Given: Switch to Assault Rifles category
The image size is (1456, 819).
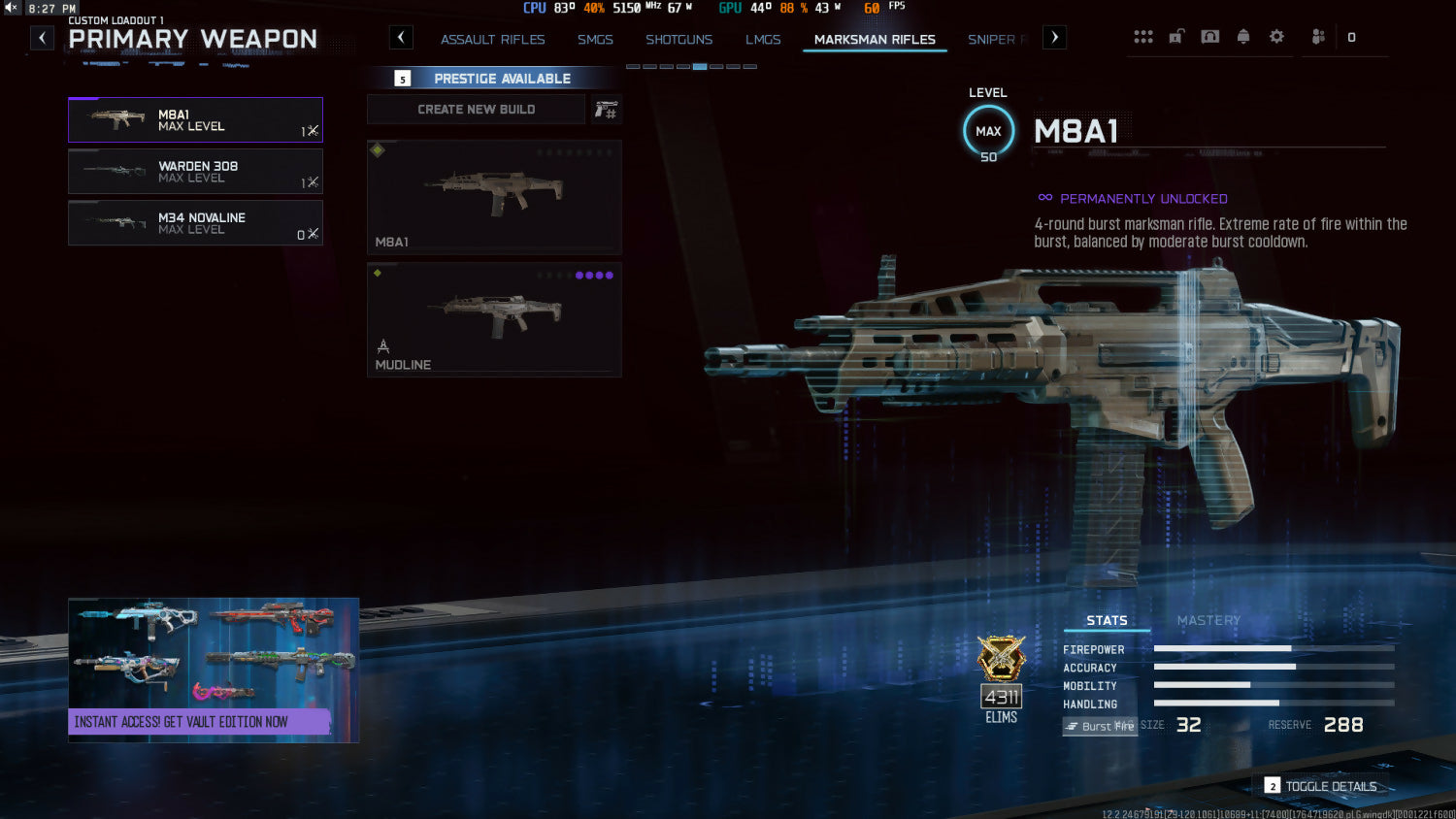Looking at the screenshot, I should (x=492, y=40).
